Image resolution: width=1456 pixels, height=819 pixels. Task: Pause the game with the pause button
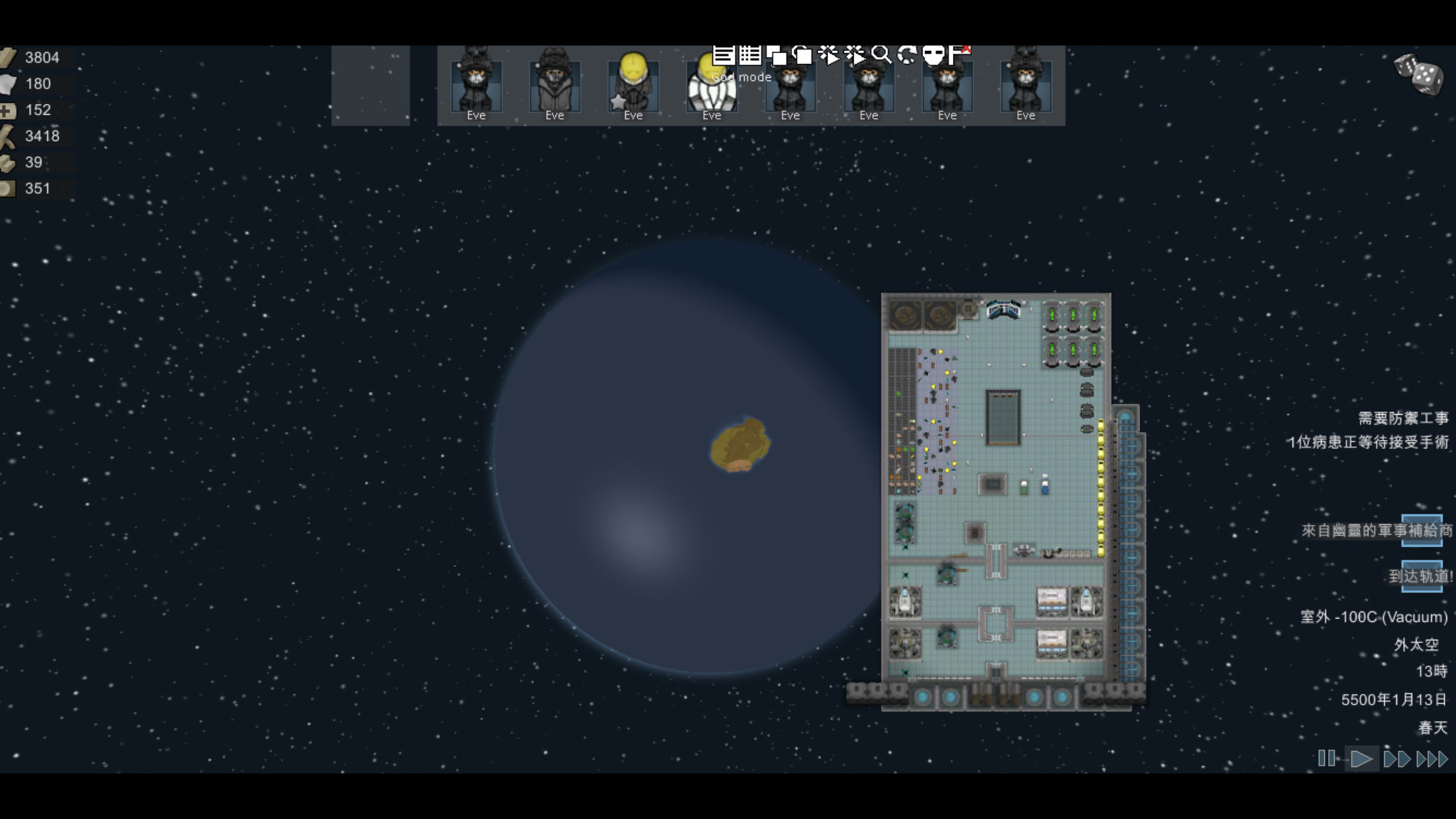pos(1327,758)
